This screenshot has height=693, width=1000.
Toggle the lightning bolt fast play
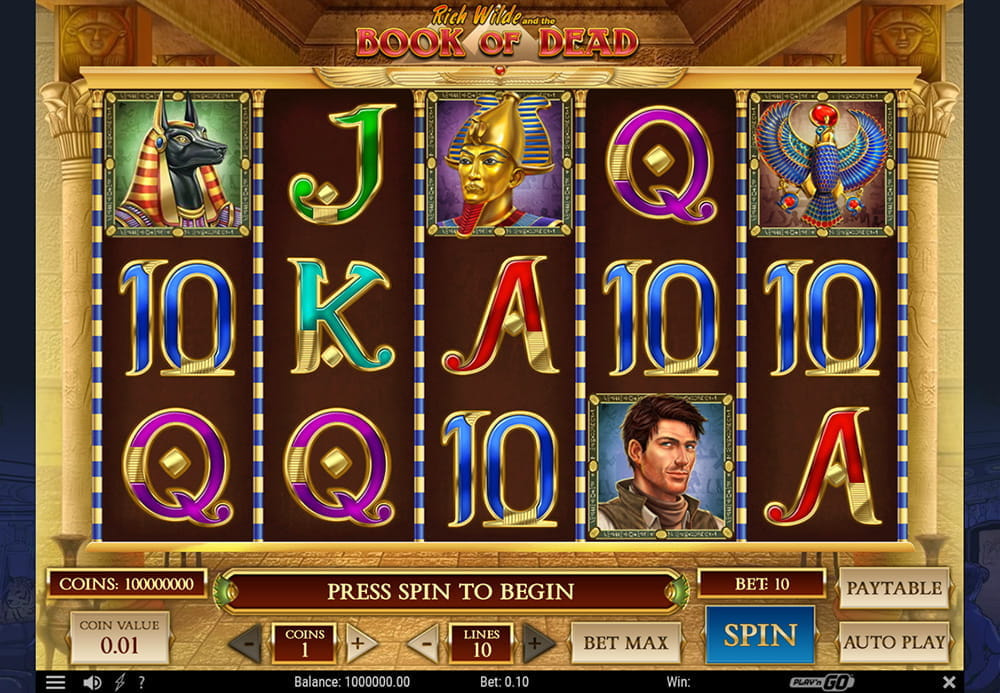(x=120, y=682)
